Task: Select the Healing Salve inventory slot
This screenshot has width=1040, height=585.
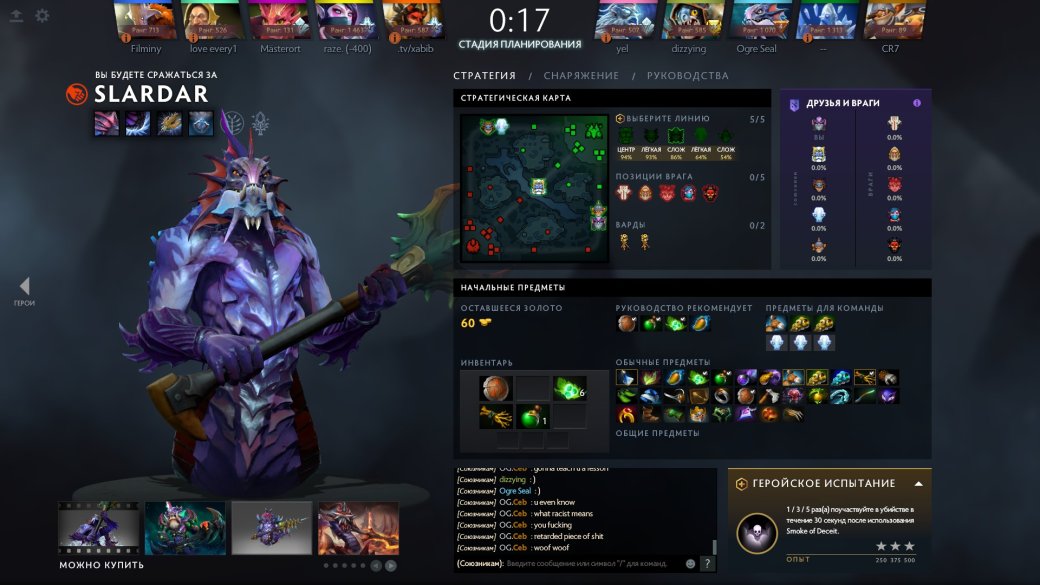Action: (x=532, y=416)
